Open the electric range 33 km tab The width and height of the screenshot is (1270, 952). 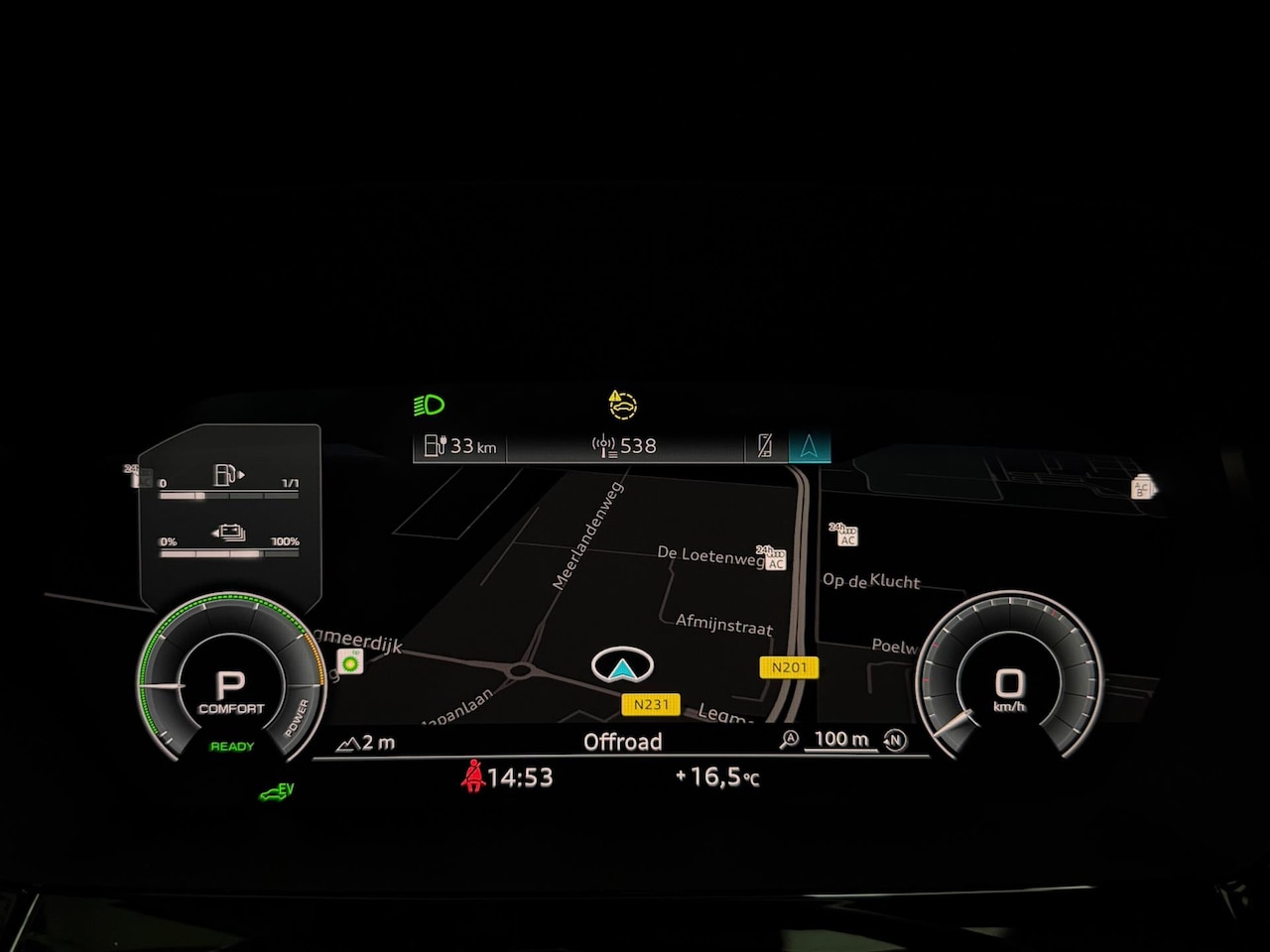tap(460, 446)
